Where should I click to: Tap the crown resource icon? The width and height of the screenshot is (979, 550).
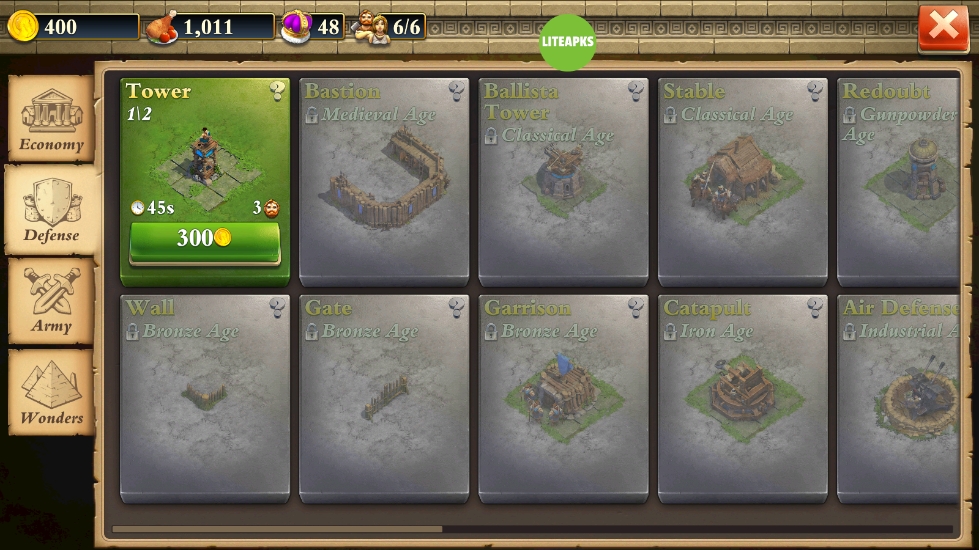click(295, 26)
